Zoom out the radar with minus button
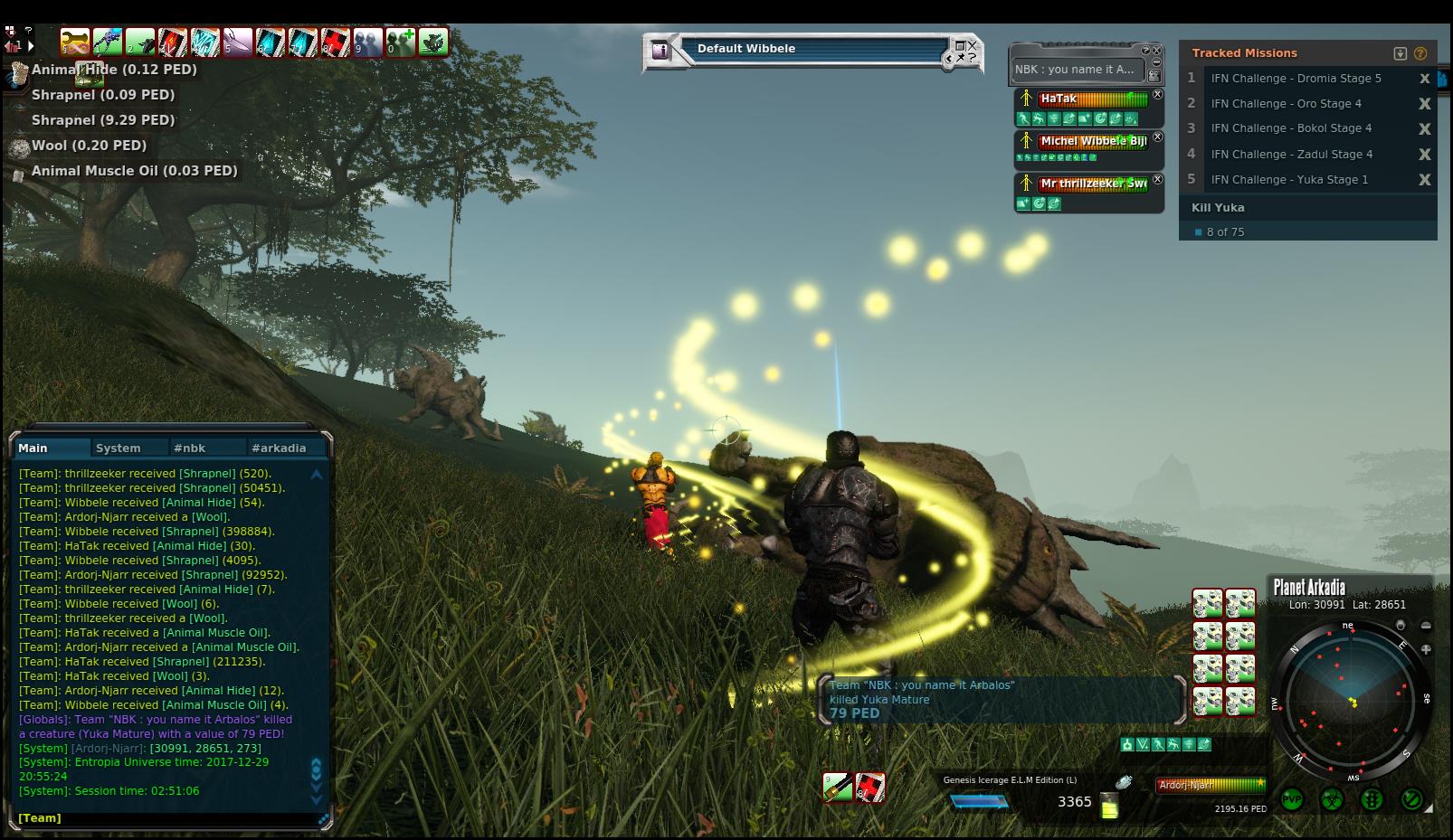This screenshot has width=1453, height=840. [1426, 626]
